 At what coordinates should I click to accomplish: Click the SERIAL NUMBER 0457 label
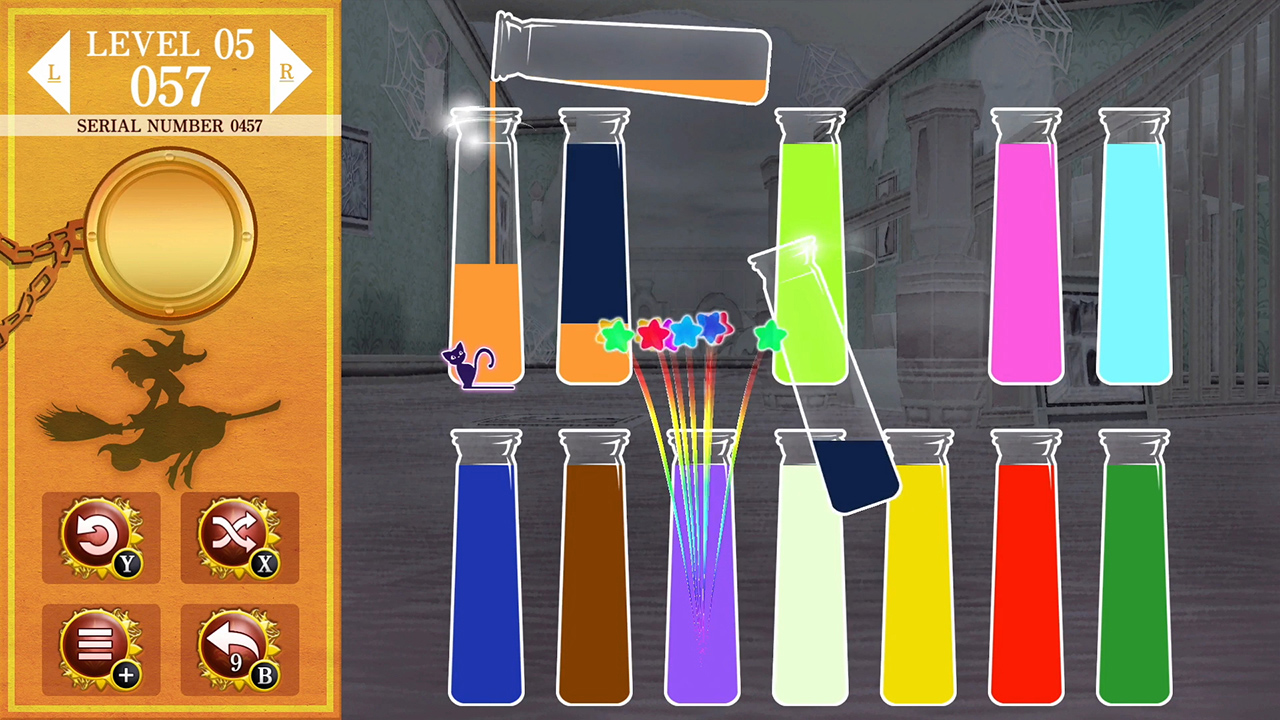point(170,126)
